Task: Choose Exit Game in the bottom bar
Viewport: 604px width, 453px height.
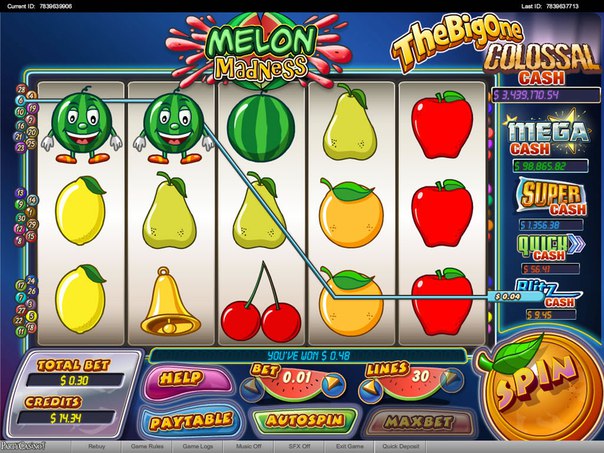Action: (x=349, y=446)
